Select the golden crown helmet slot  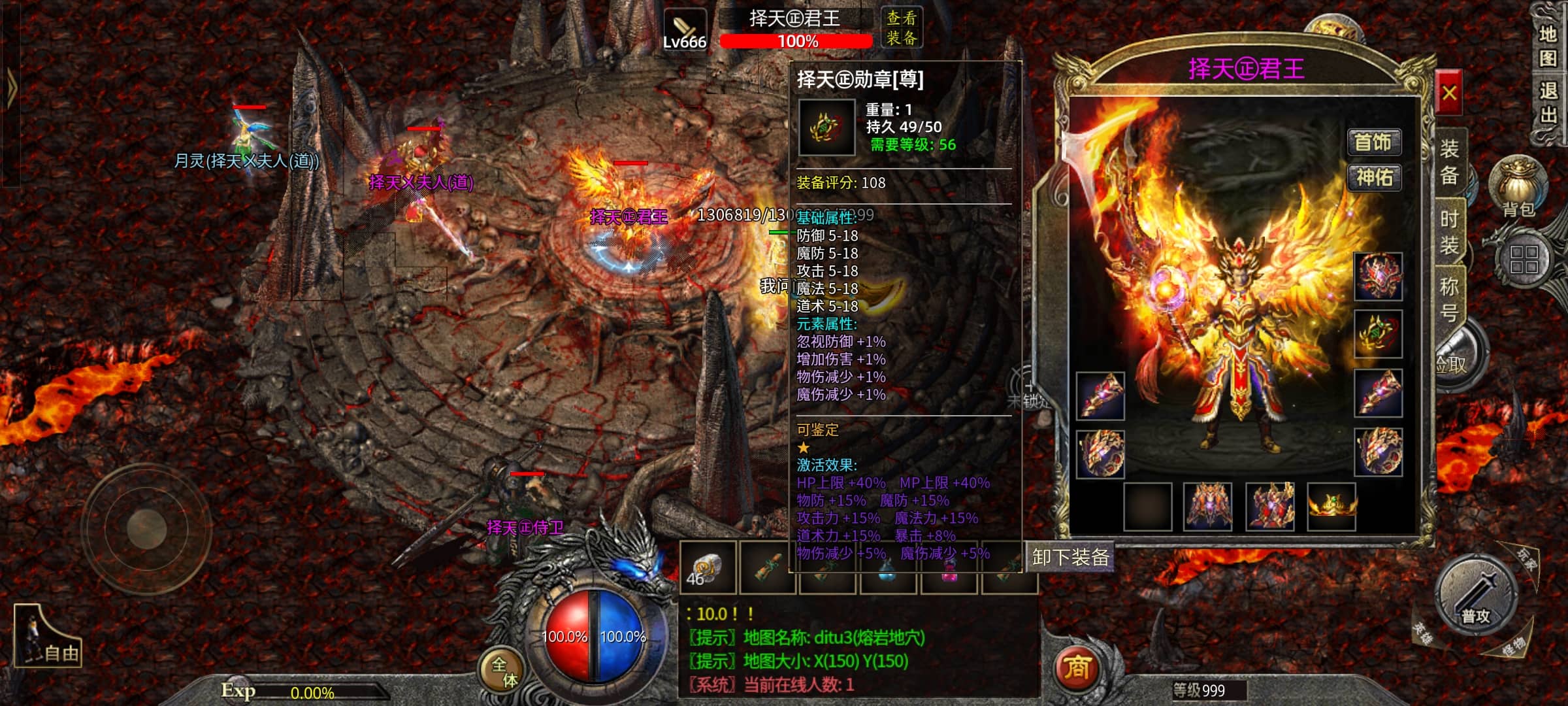[x=1331, y=507]
